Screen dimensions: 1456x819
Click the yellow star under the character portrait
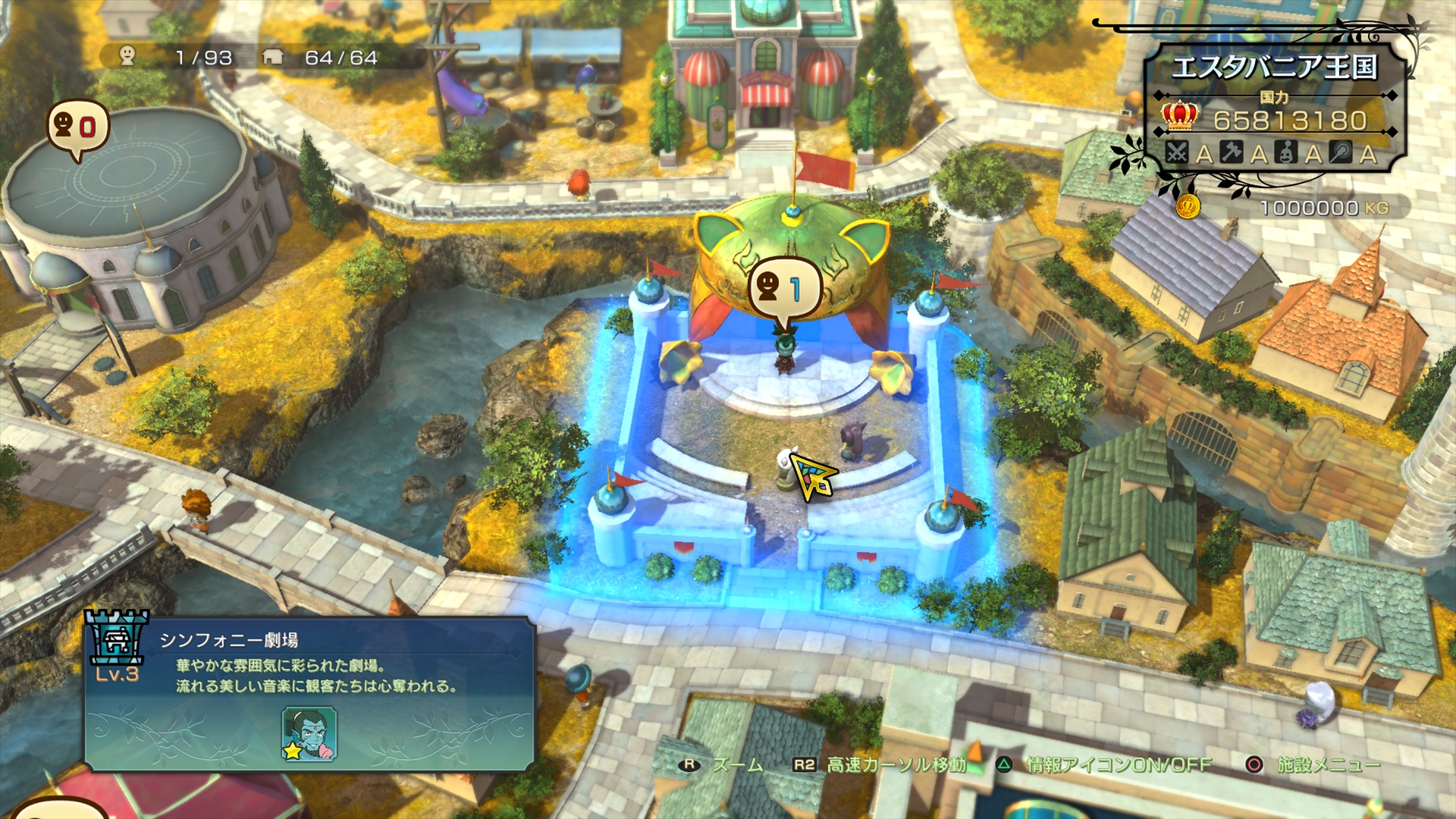292,752
